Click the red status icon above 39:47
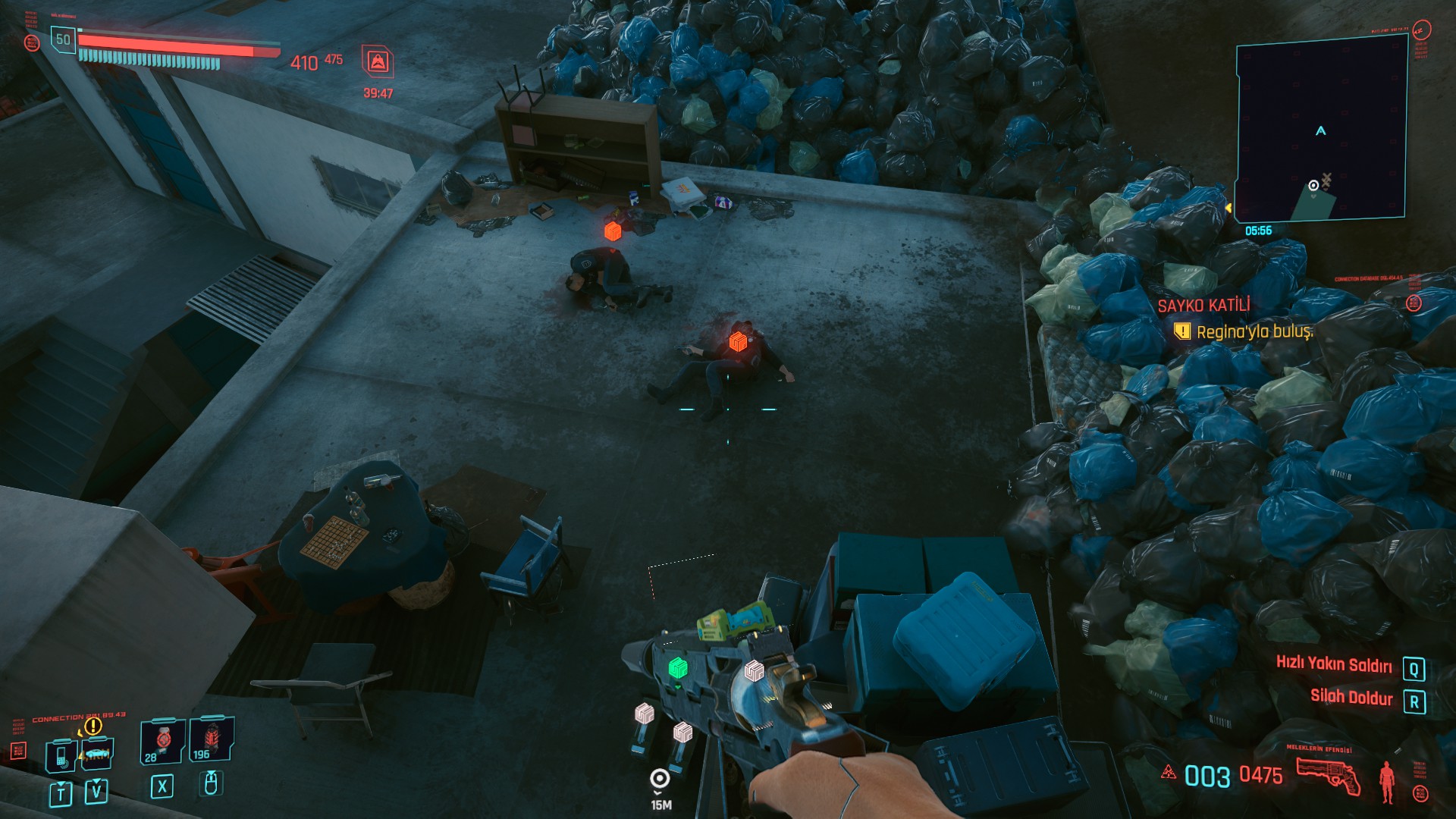Viewport: 1456px width, 819px height. point(378,61)
